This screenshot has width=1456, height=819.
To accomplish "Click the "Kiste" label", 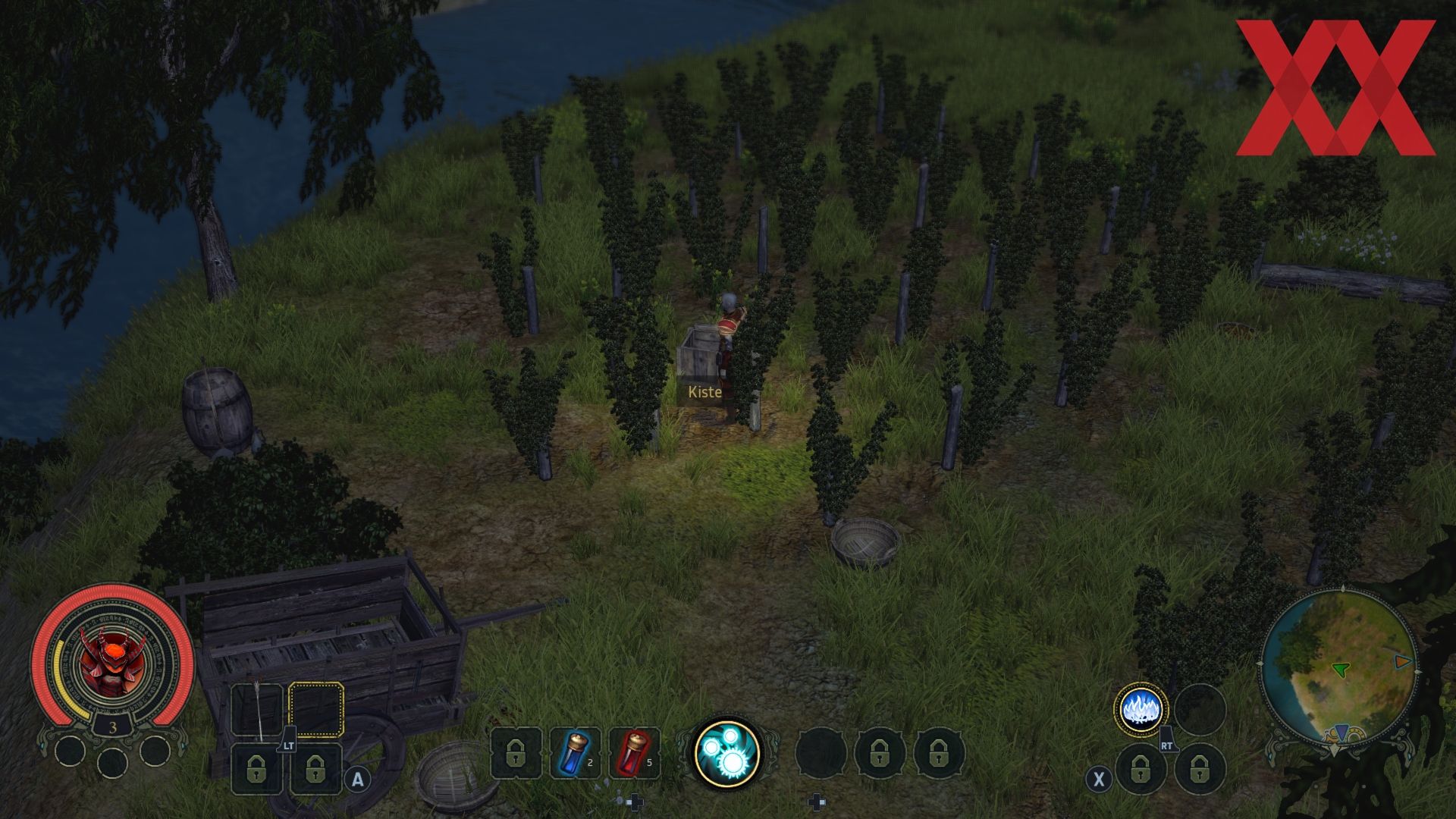I will click(x=704, y=392).
